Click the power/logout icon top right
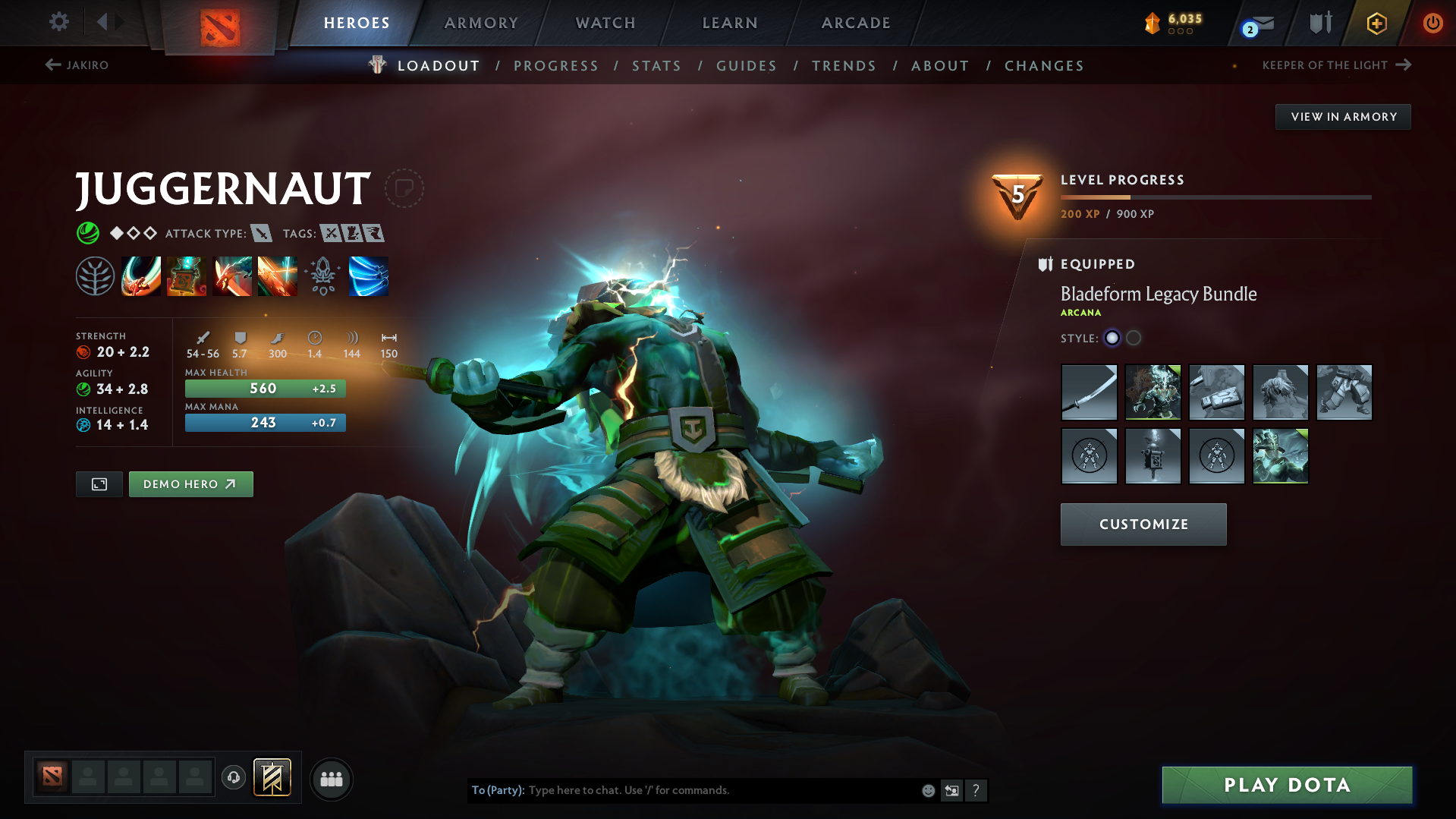The image size is (1456, 819). pos(1432,22)
